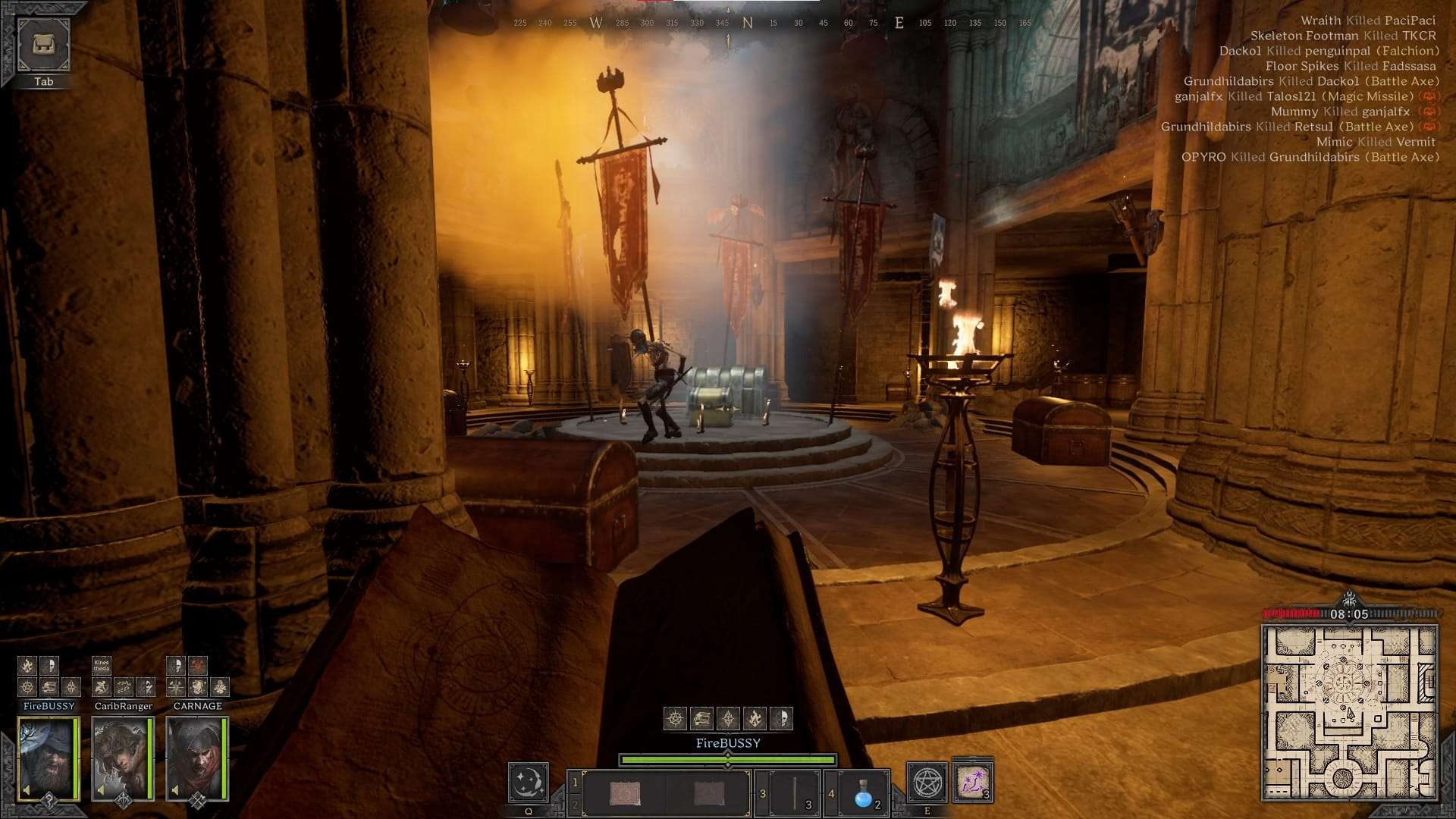Toggle CARNAGE's voice with the speaker icon

click(x=176, y=789)
